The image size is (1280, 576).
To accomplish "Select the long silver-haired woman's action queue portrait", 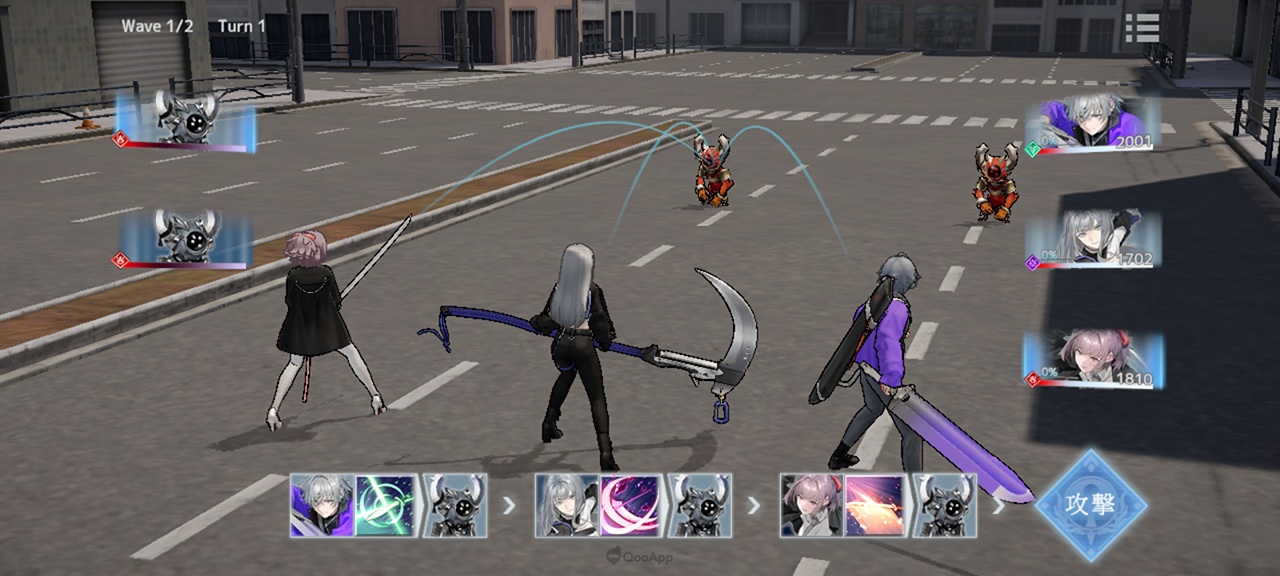I will pos(567,505).
